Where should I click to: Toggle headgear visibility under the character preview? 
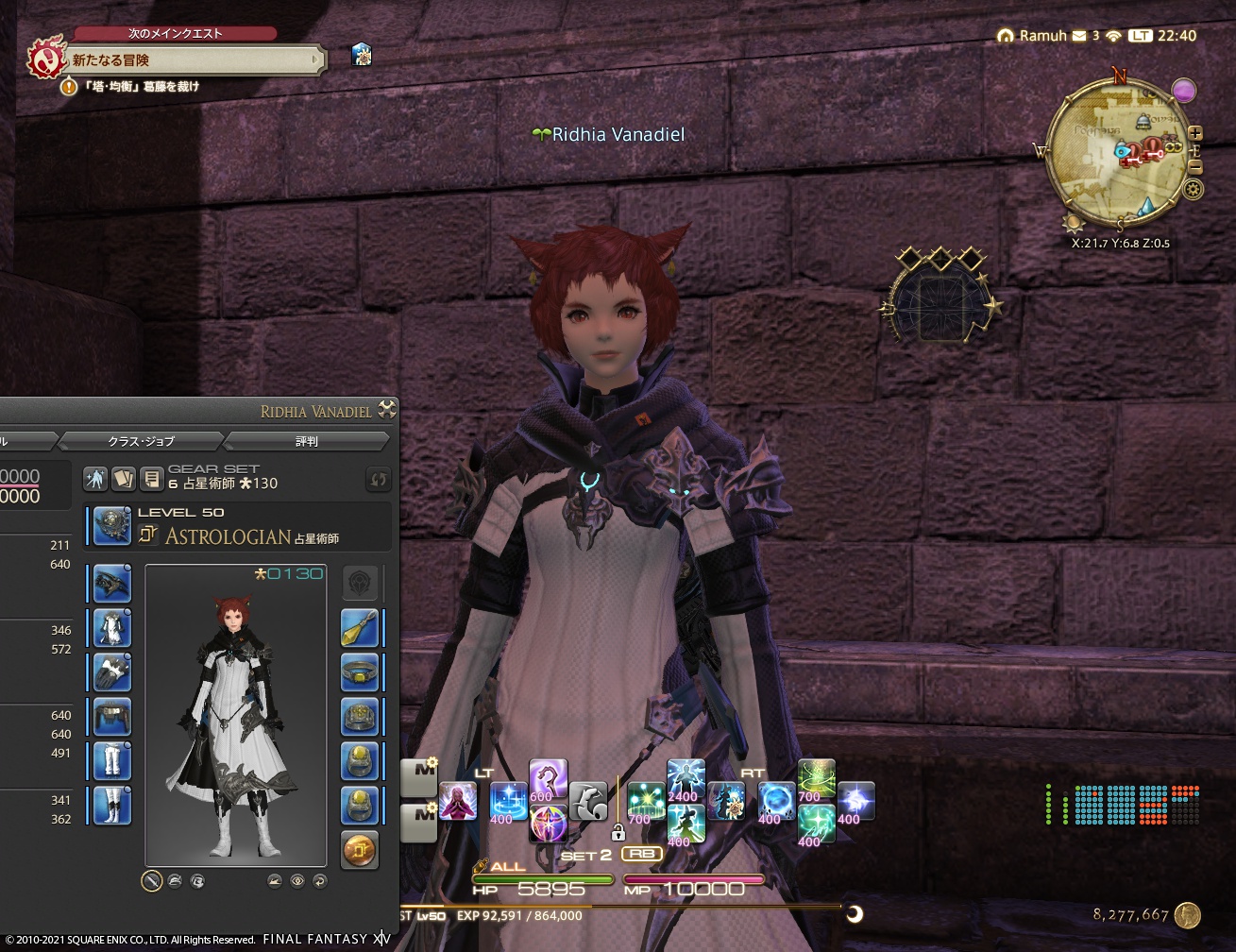pyautogui.click(x=176, y=881)
